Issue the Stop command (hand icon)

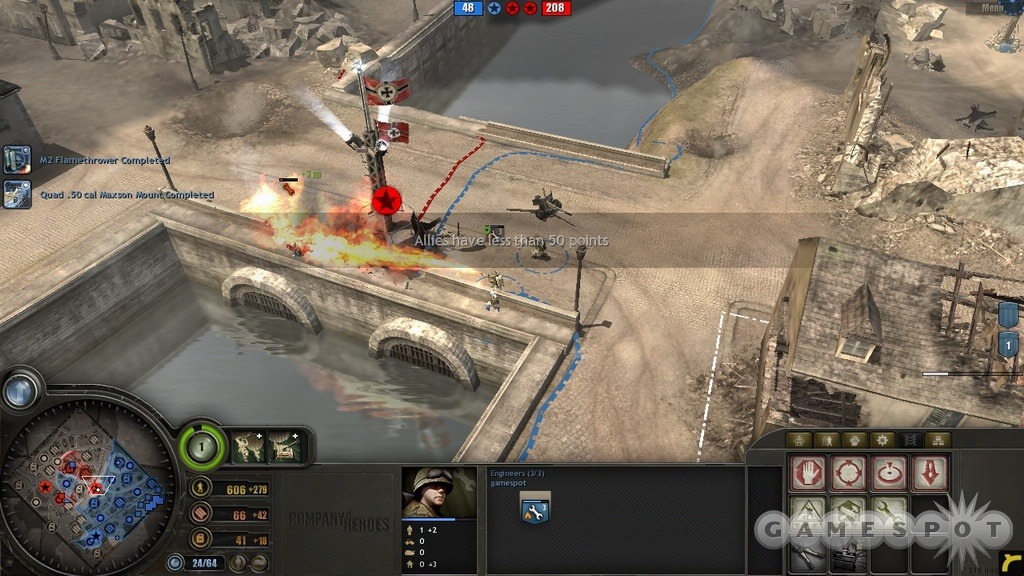pos(808,472)
